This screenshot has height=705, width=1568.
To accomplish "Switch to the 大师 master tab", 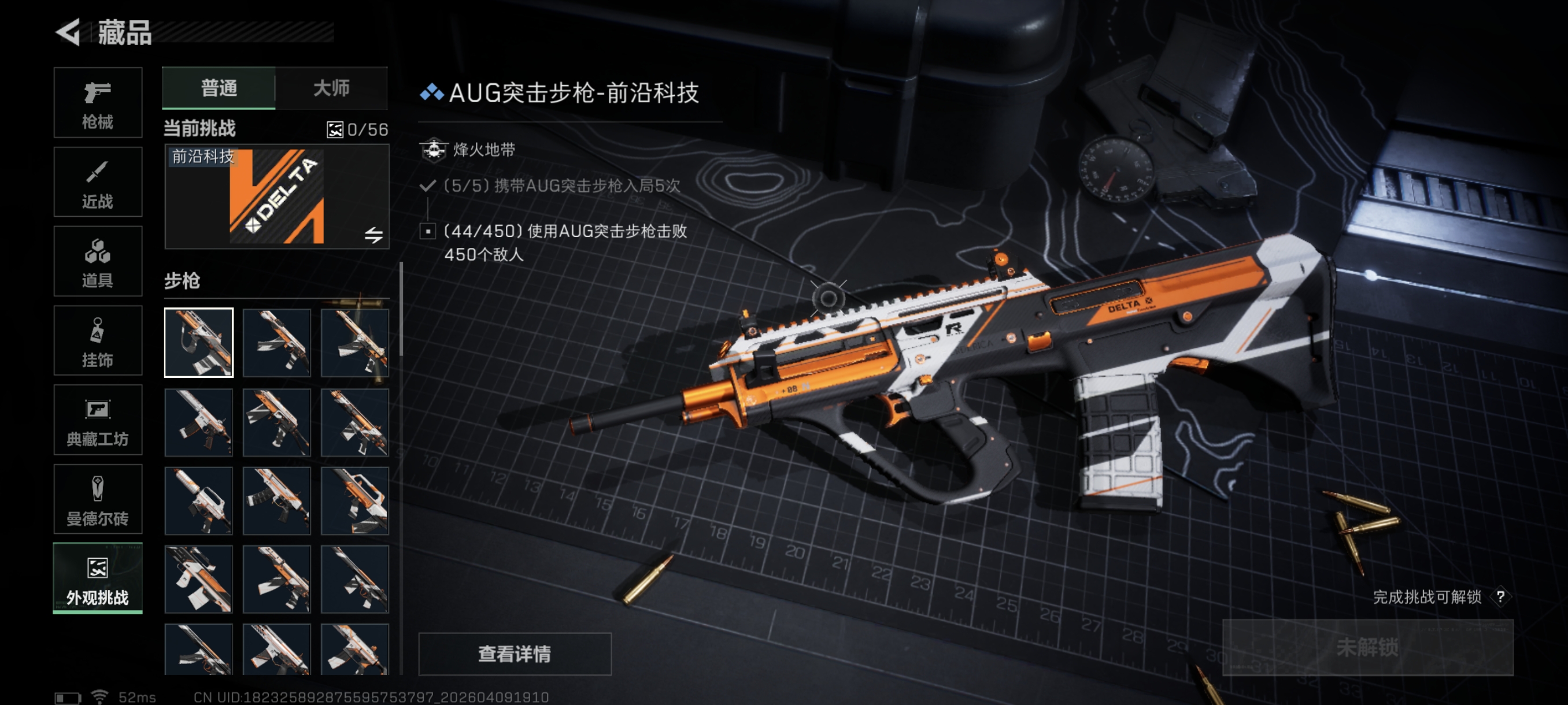I will click(x=331, y=88).
